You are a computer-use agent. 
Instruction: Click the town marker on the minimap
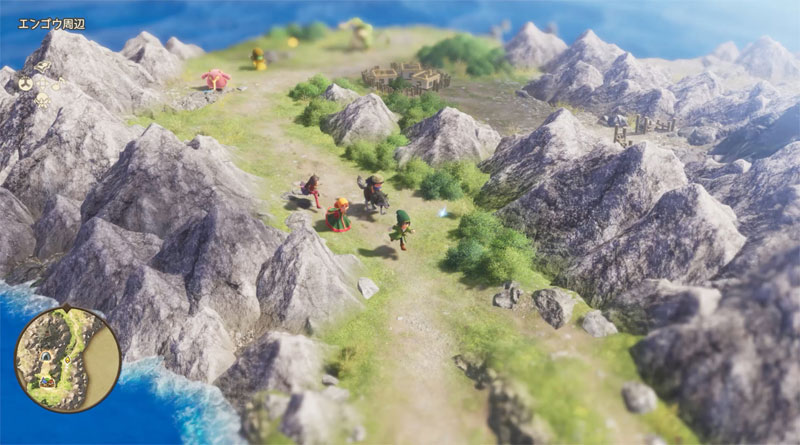46,382
